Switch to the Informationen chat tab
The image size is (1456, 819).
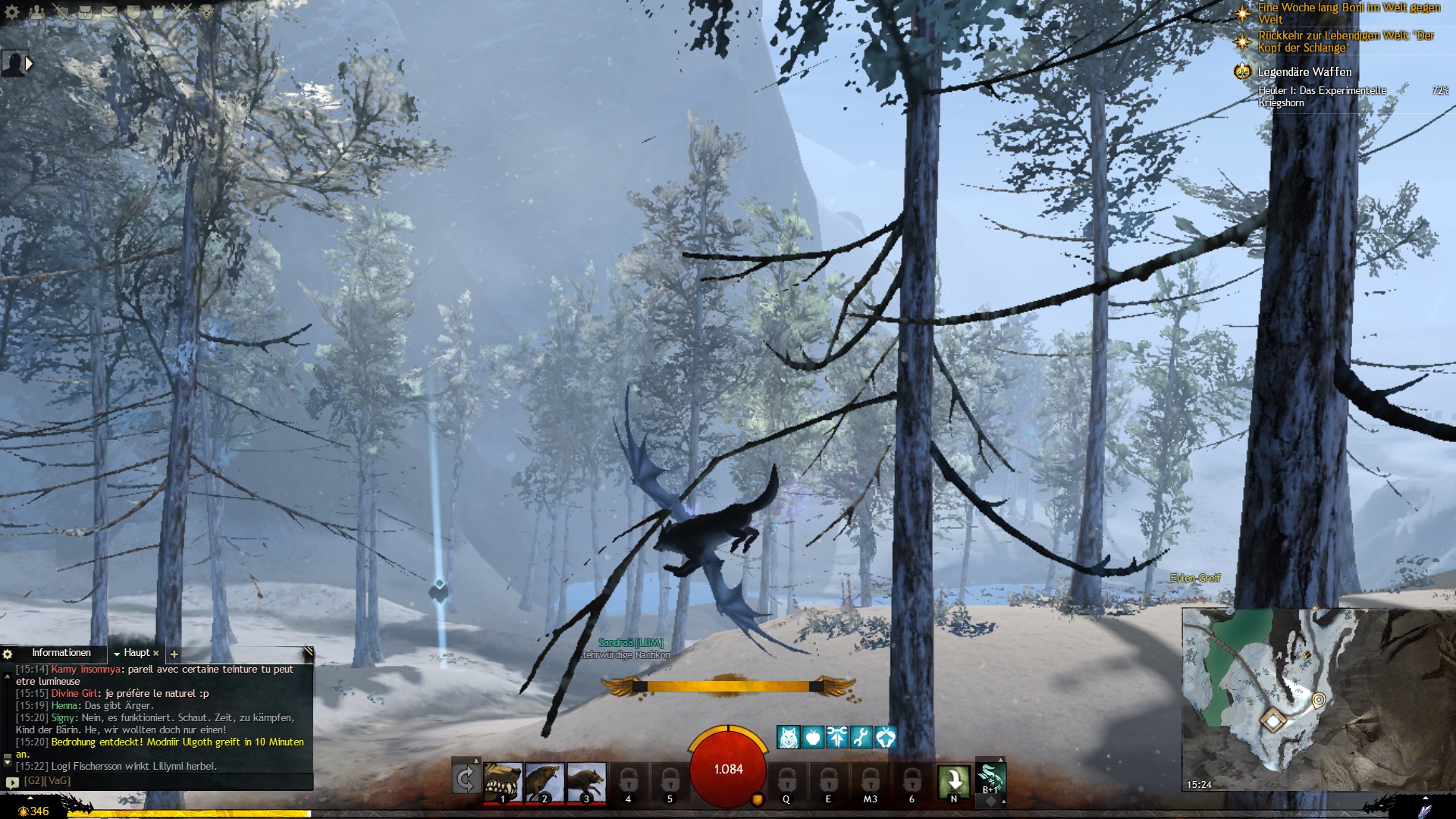tap(61, 653)
